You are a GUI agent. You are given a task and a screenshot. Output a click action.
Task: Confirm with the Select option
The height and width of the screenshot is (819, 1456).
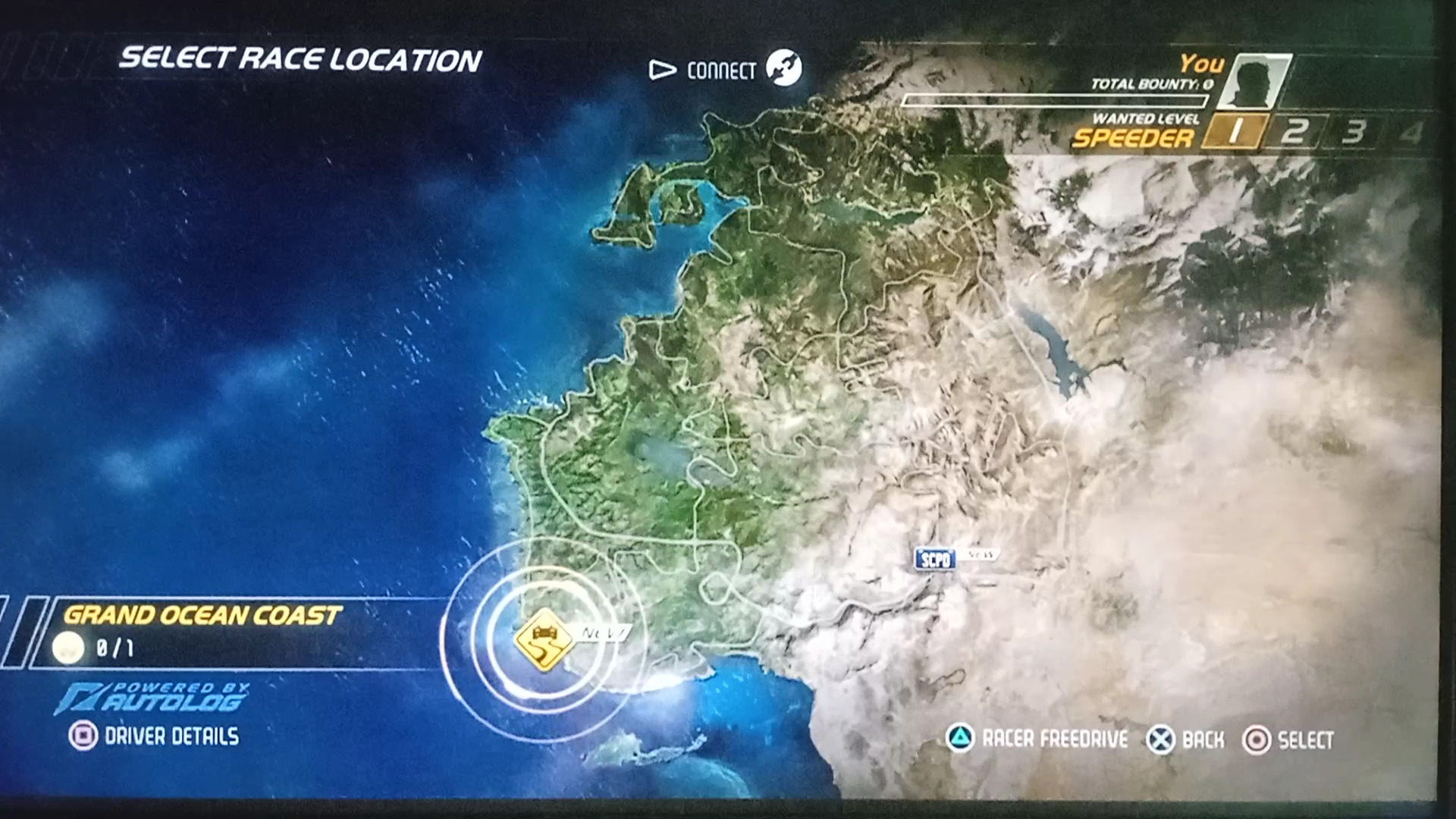pyautogui.click(x=1288, y=740)
